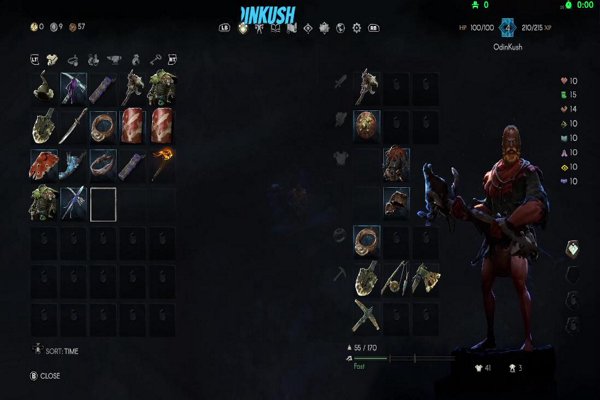Select the equipped ring trinket slot
The width and height of the screenshot is (600, 400).
click(367, 240)
